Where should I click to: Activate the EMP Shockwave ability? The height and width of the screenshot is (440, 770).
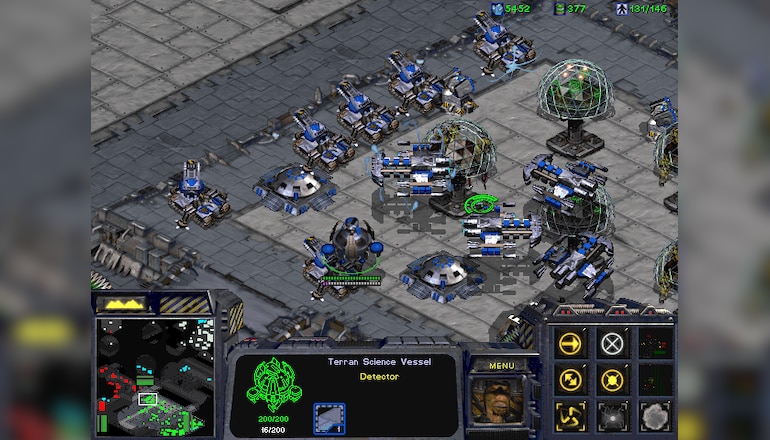coord(612,415)
